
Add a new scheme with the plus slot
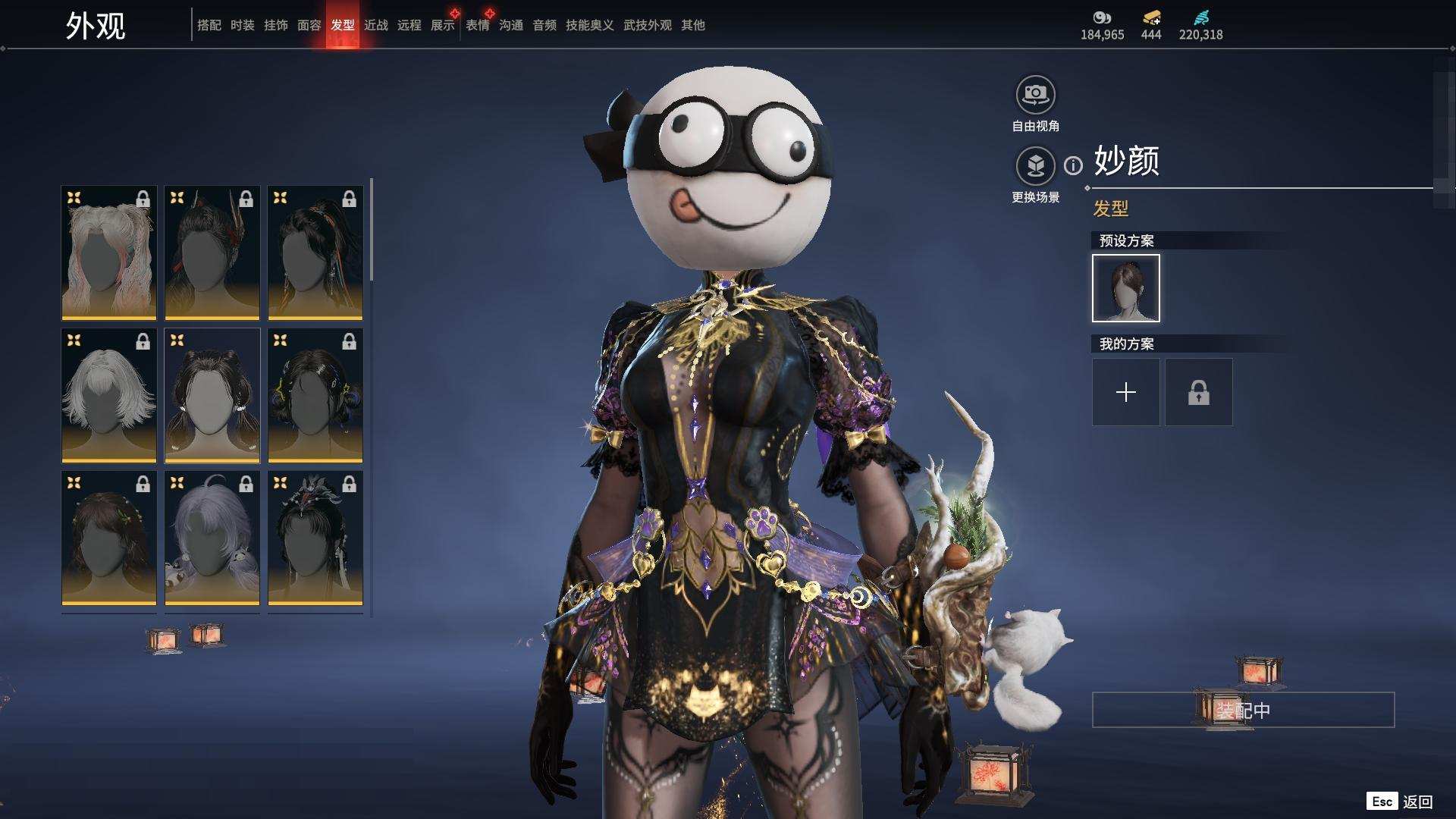pos(1126,392)
